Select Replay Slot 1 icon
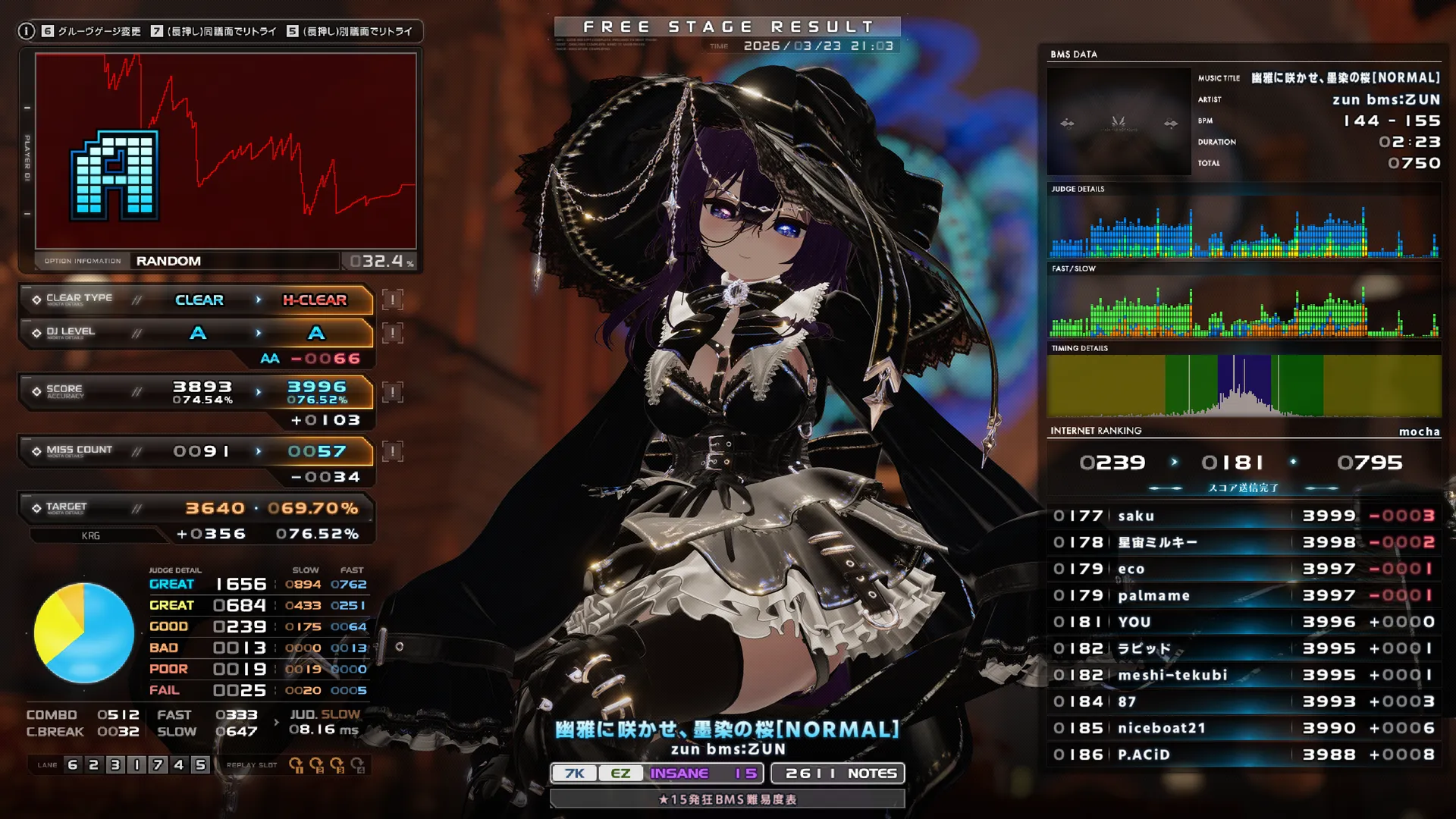1456x819 pixels. tap(297, 764)
